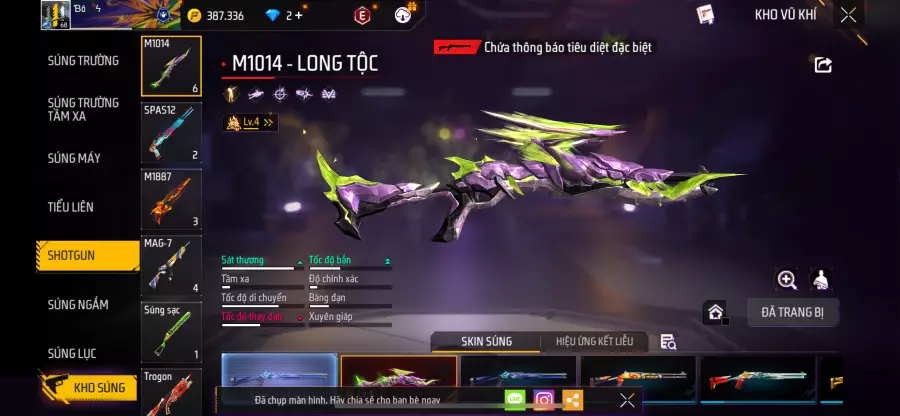Switch to the Tiểu Liên category
The height and width of the screenshot is (416, 900).
pos(70,207)
